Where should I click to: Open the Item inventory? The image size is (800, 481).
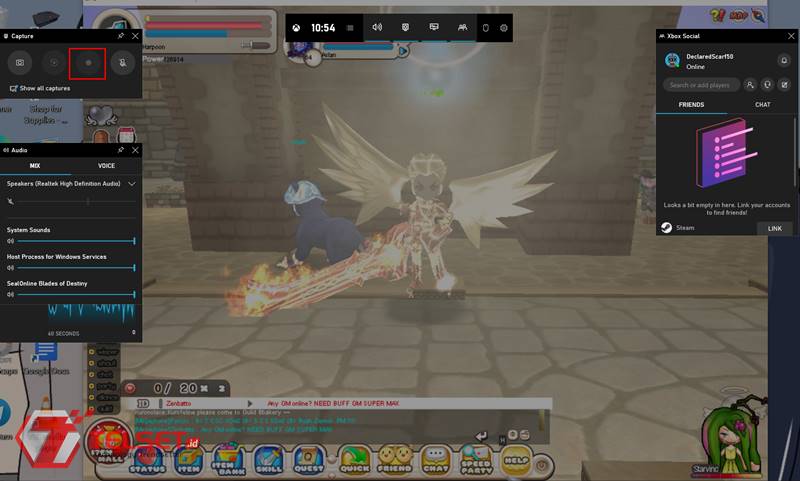(x=189, y=460)
